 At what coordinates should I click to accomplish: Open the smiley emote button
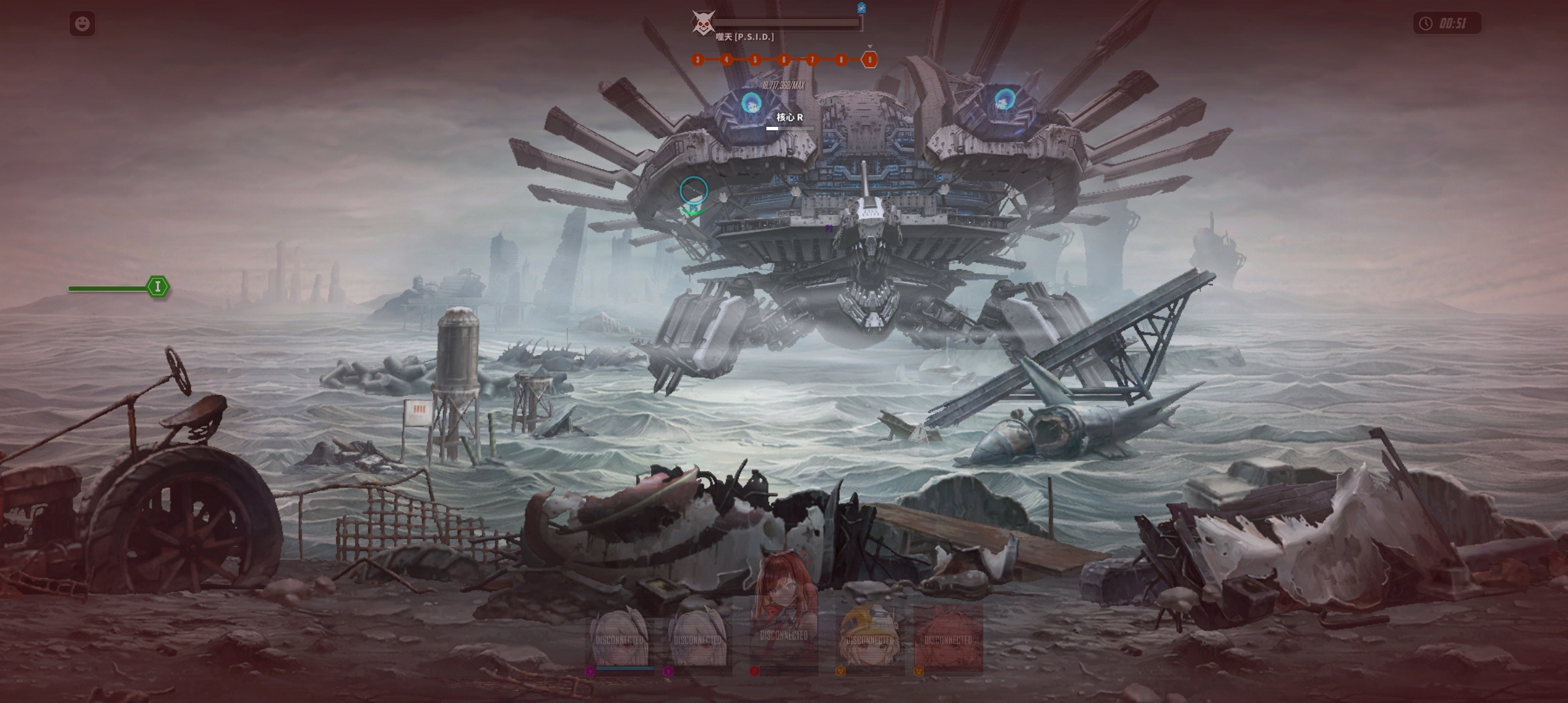82,24
